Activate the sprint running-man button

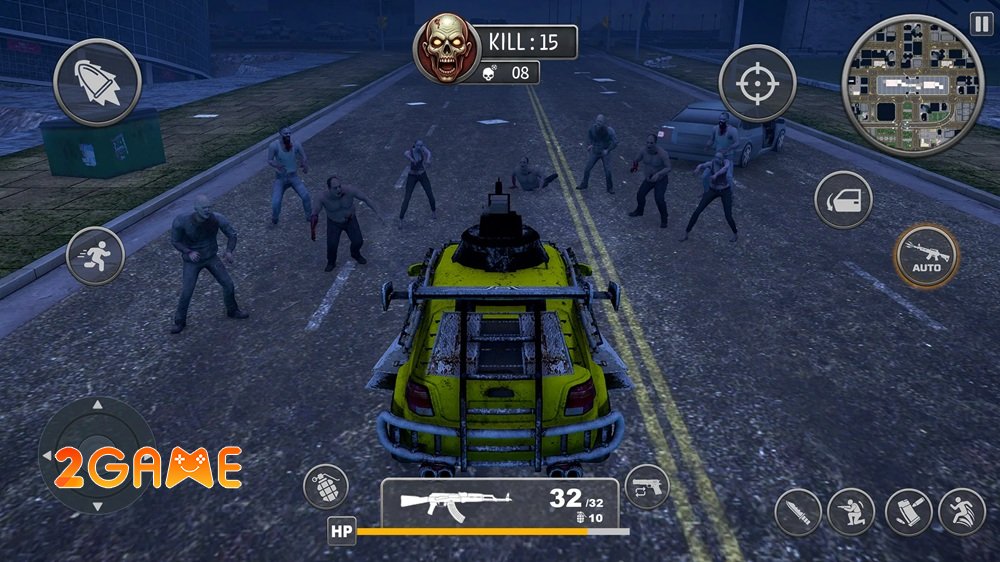tap(95, 256)
